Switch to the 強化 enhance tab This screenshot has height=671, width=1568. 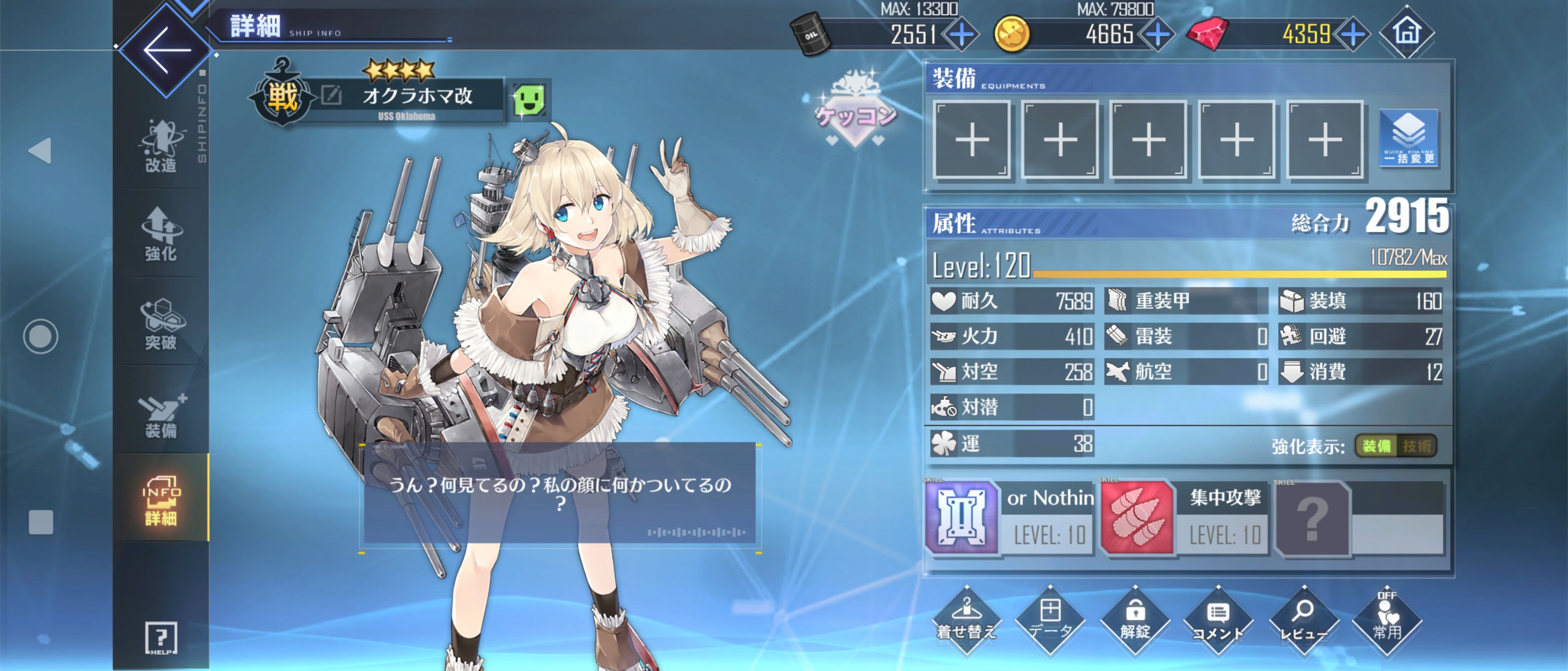(x=161, y=234)
